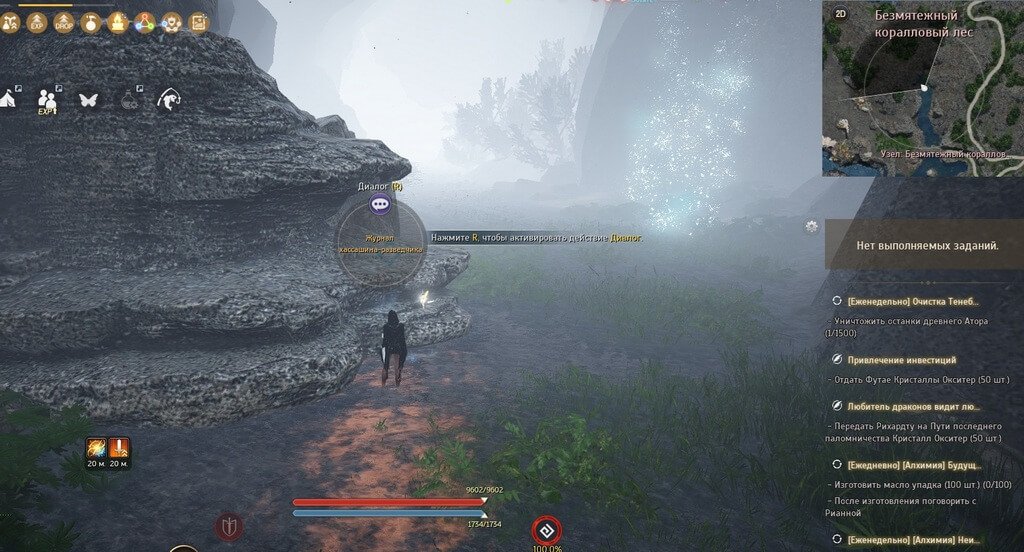Select the 'Привлечение инвестиций' quest entry
Image resolution: width=1024 pixels, height=552 pixels.
click(902, 359)
